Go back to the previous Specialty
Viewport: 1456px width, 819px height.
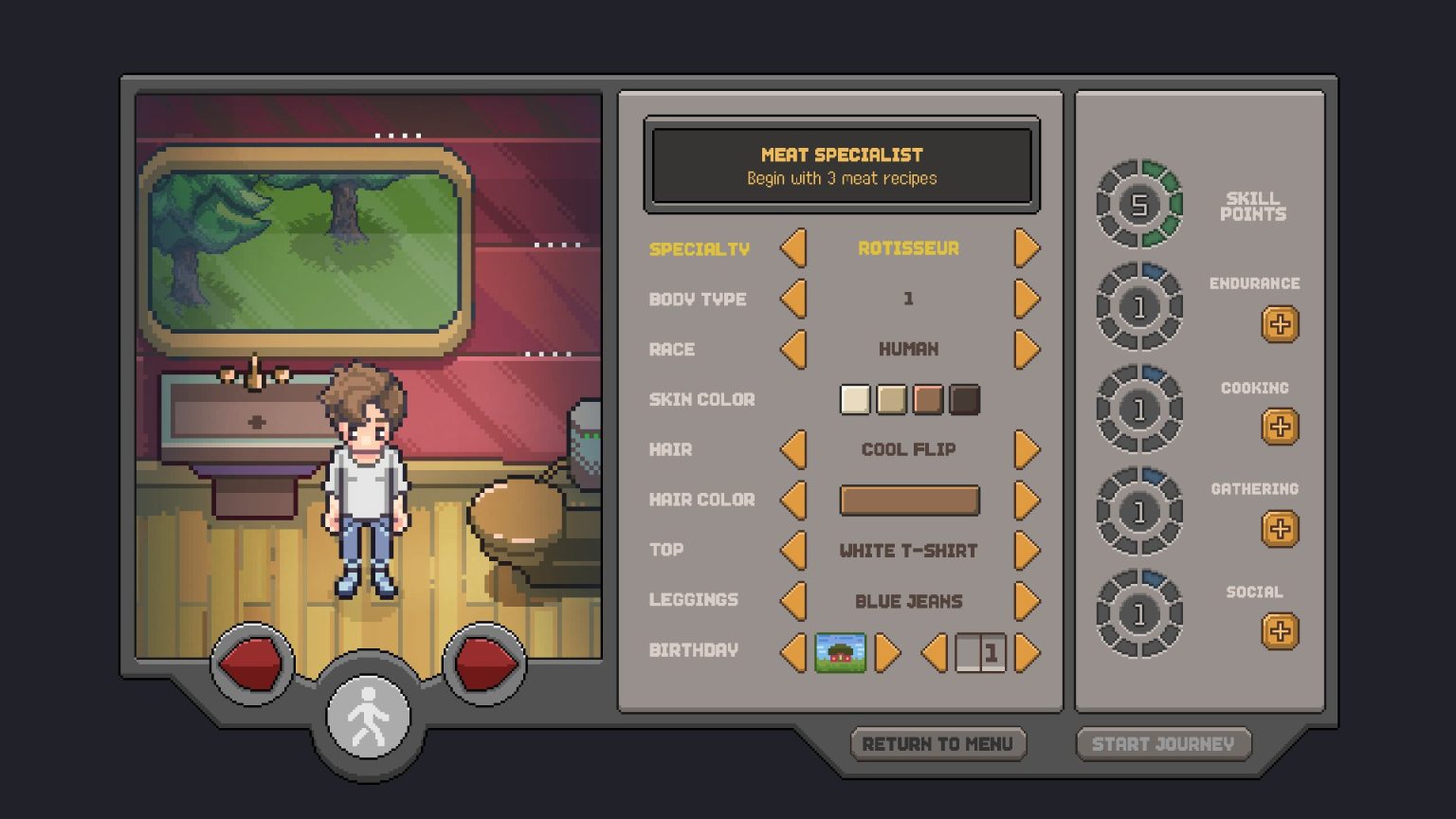pyautogui.click(x=794, y=248)
